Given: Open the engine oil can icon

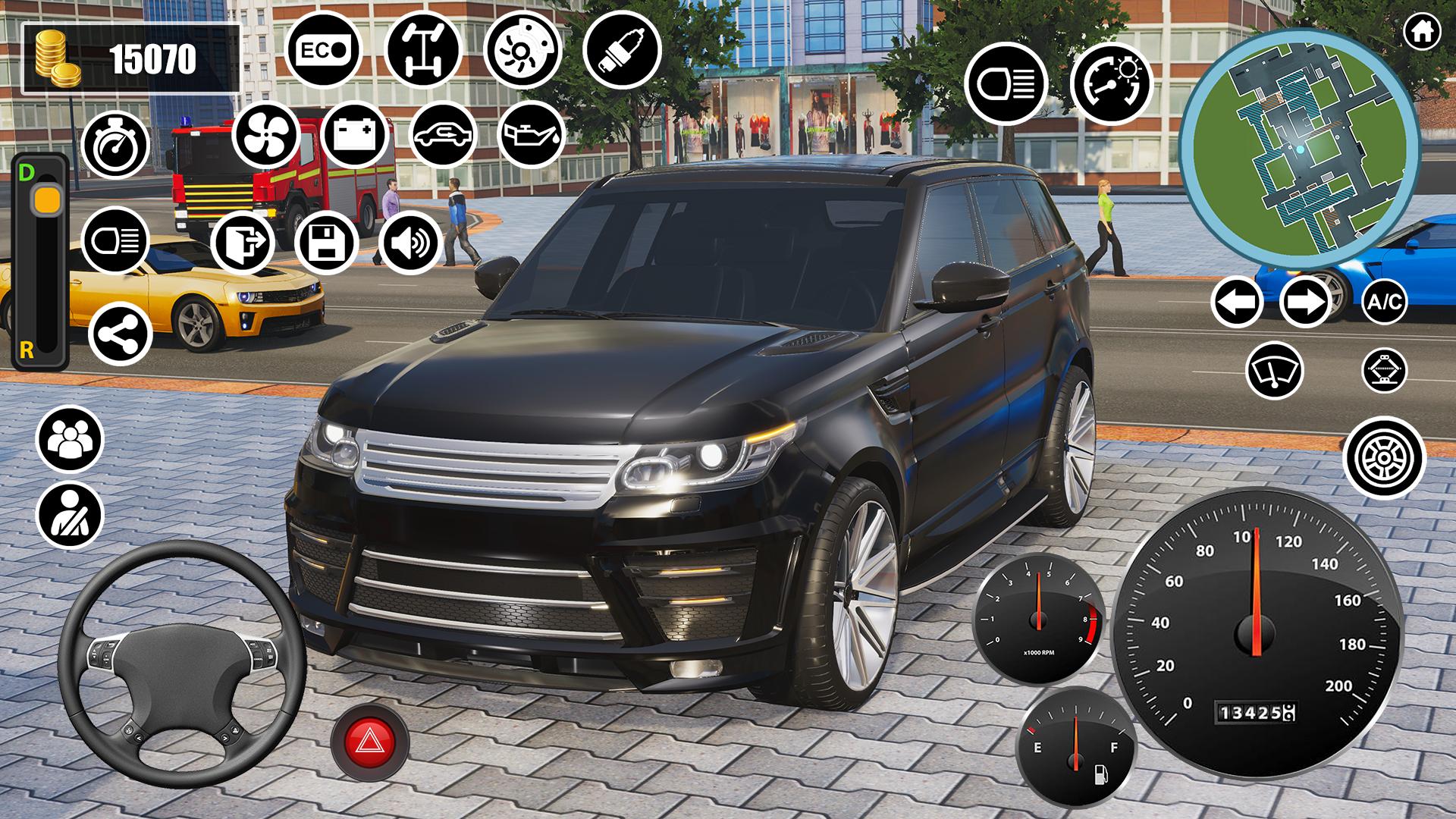Looking at the screenshot, I should tap(532, 135).
